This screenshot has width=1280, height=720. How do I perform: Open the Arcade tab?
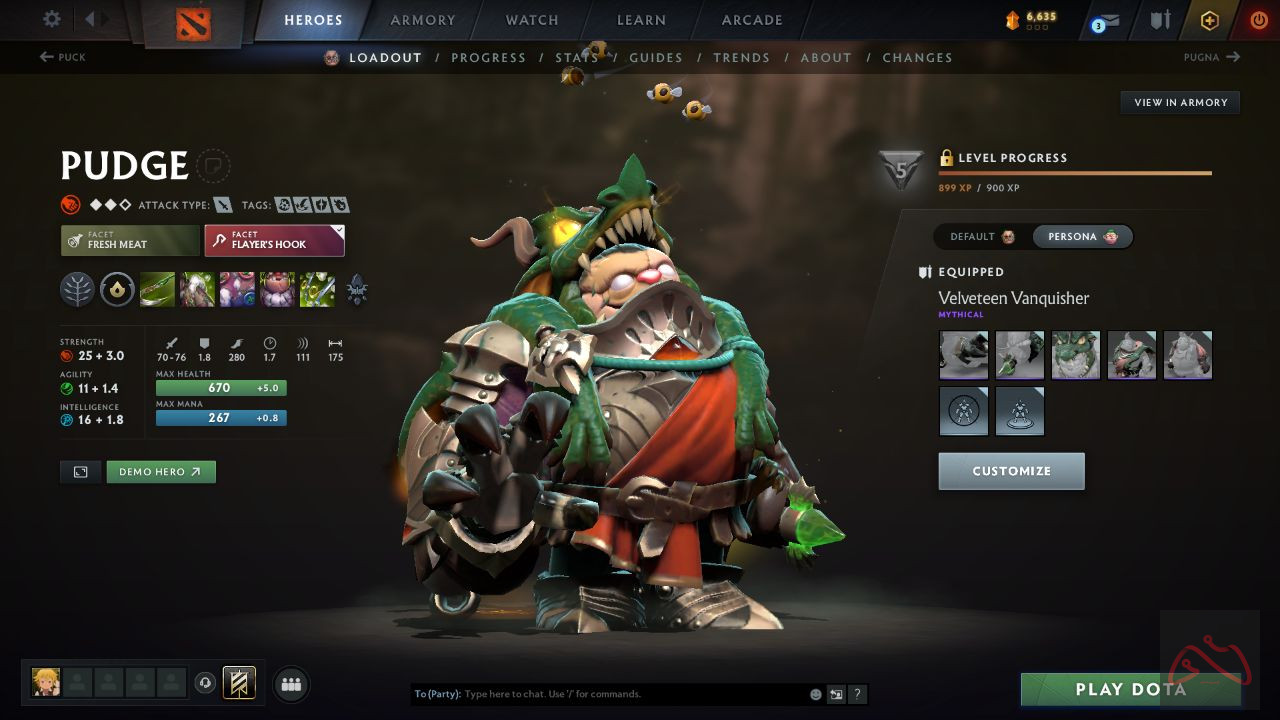tap(752, 20)
